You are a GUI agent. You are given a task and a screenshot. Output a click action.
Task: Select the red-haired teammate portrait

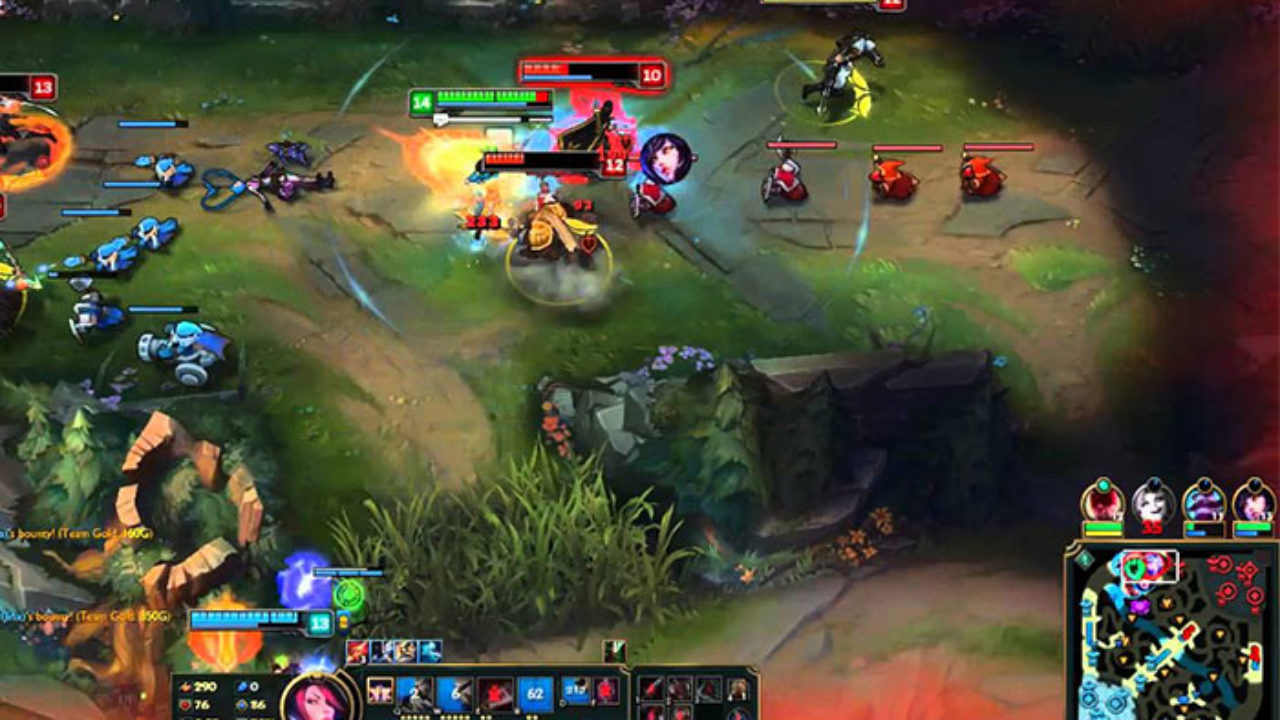(x=1103, y=502)
